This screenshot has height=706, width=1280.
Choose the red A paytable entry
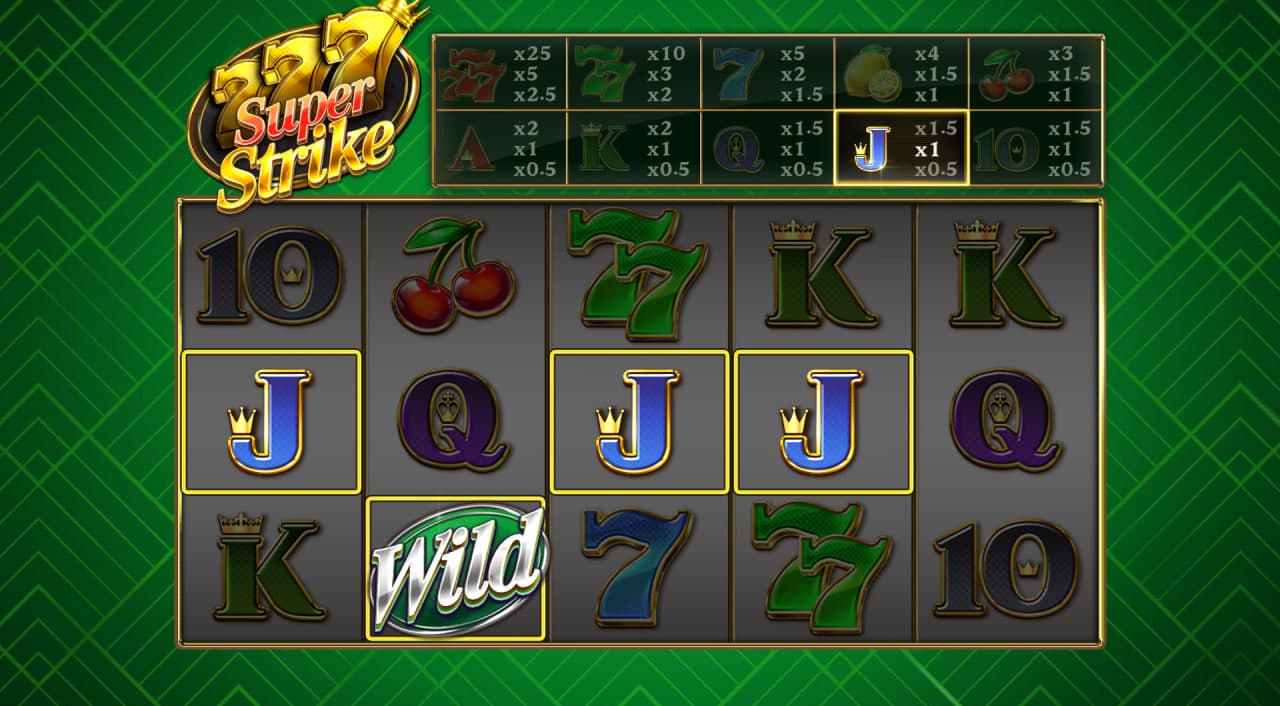(x=500, y=149)
